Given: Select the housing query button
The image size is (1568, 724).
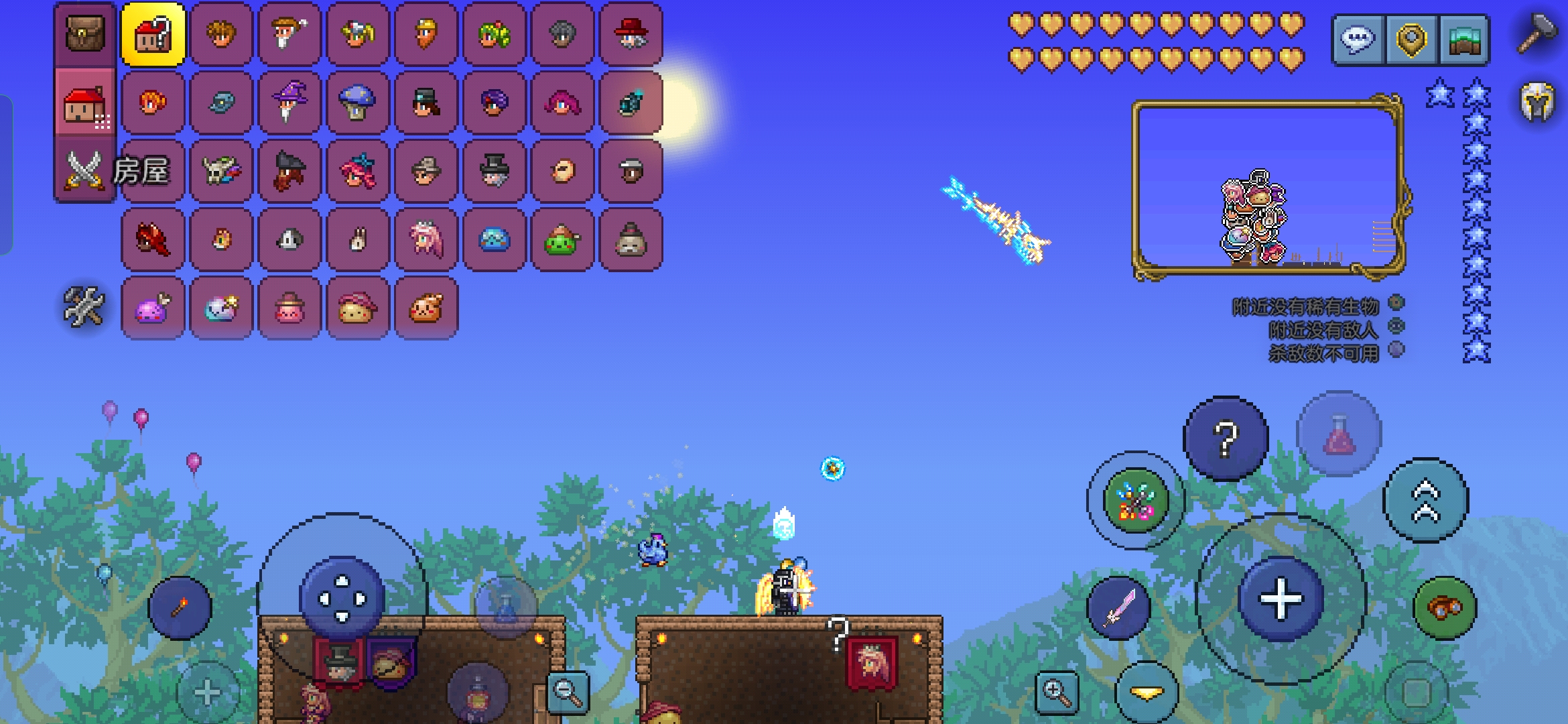Looking at the screenshot, I should pyautogui.click(x=153, y=34).
